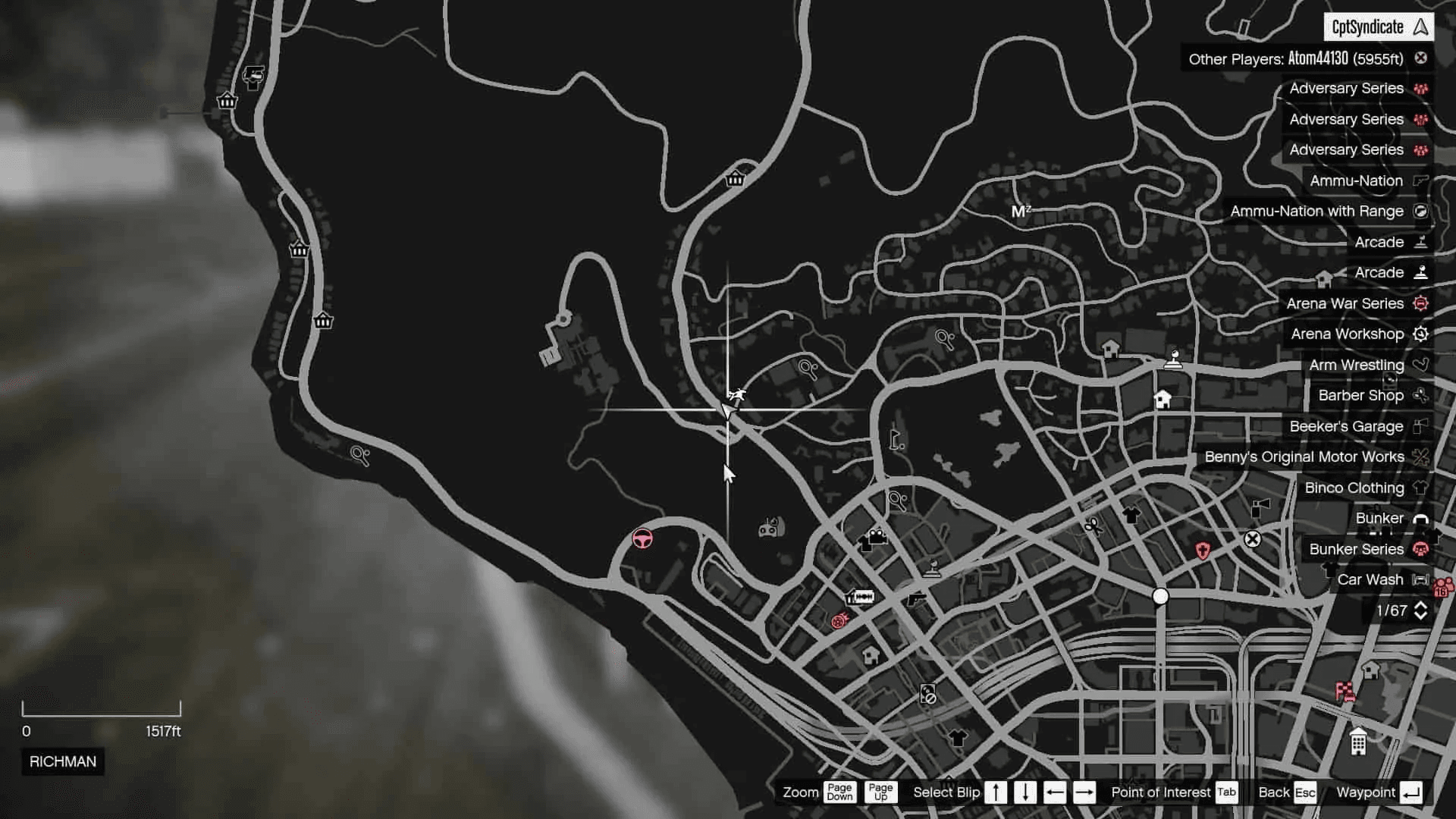Click the Arm Wrestling hand icon
The width and height of the screenshot is (1456, 819).
point(1421,365)
